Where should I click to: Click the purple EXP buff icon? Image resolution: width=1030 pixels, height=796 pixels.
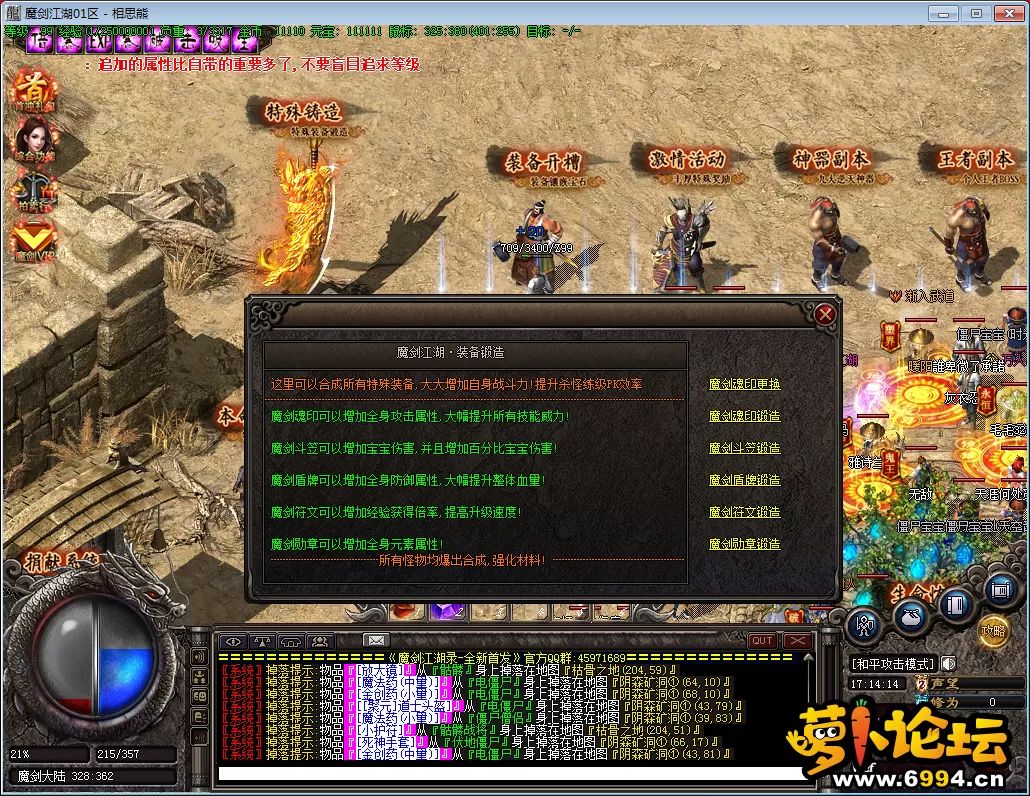click(x=99, y=42)
